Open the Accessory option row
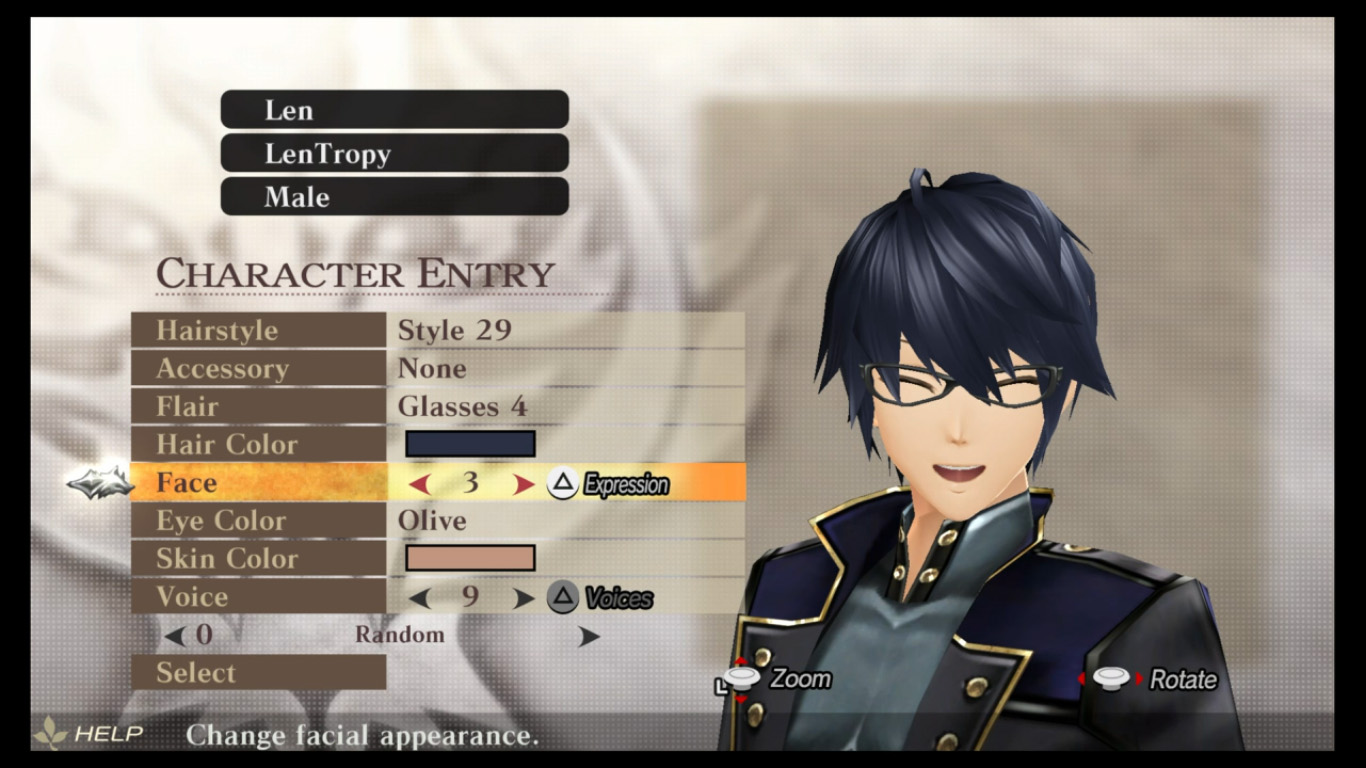The width and height of the screenshot is (1366, 768). (x=258, y=369)
